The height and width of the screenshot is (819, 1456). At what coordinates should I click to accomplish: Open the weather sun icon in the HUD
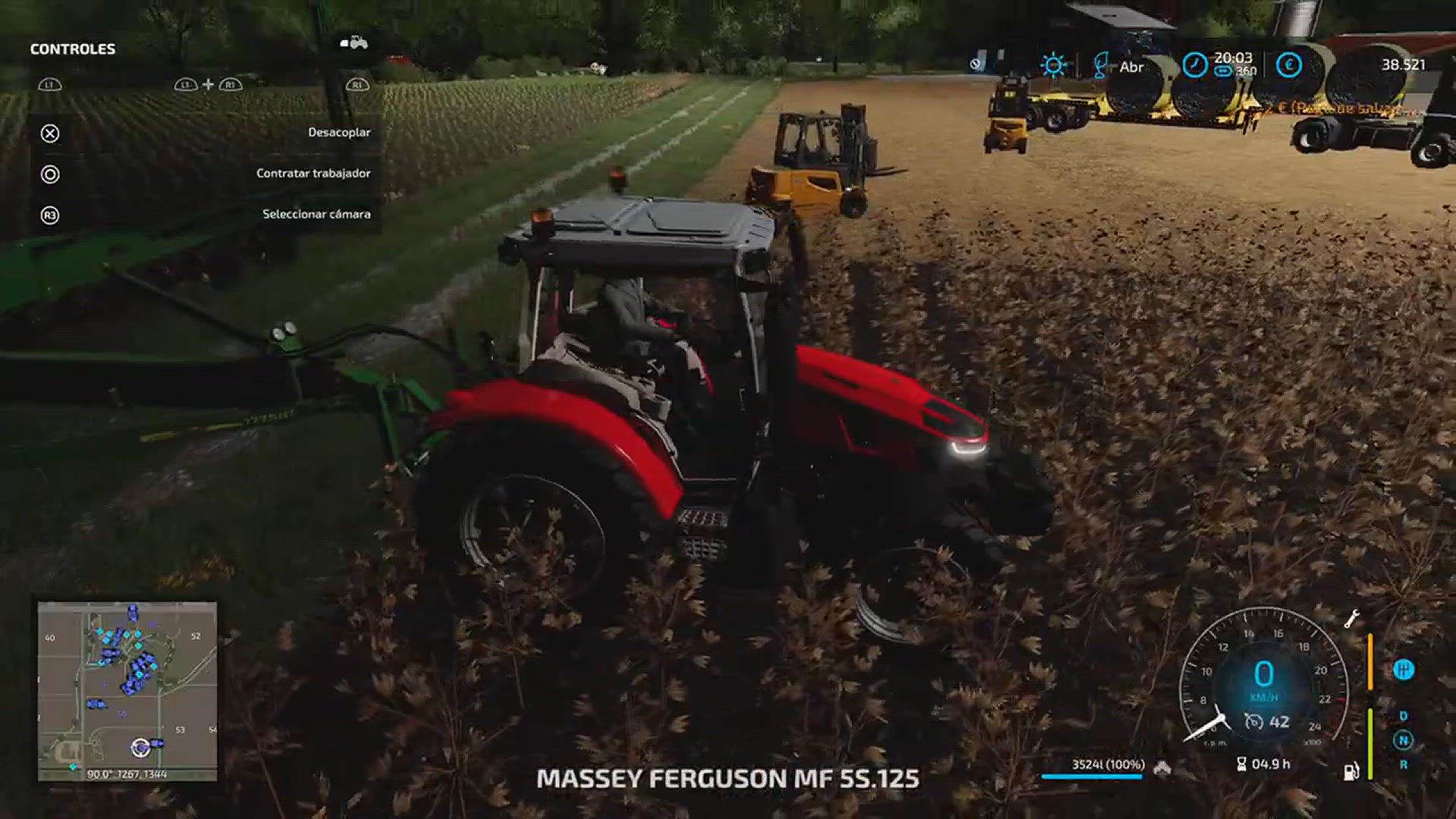(x=1053, y=64)
